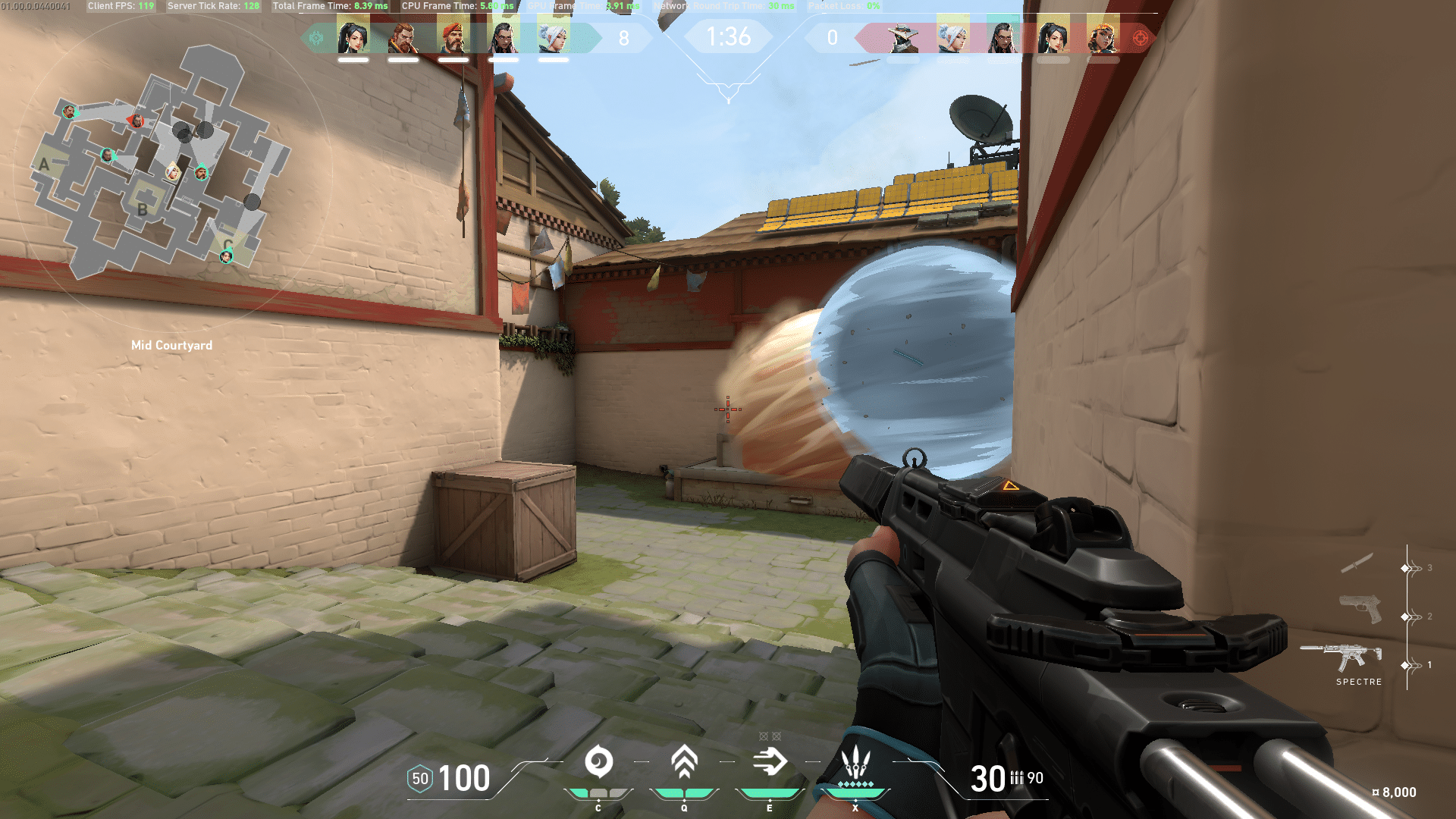Click the shield icon next to the 50 armor value
Viewport: 1456px width, 819px height.
coord(419,778)
